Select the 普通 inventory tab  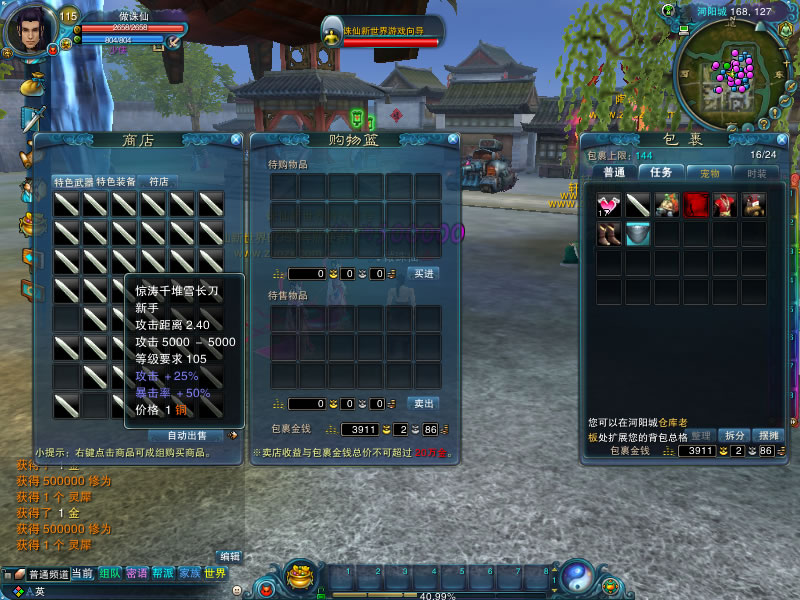[x=614, y=173]
